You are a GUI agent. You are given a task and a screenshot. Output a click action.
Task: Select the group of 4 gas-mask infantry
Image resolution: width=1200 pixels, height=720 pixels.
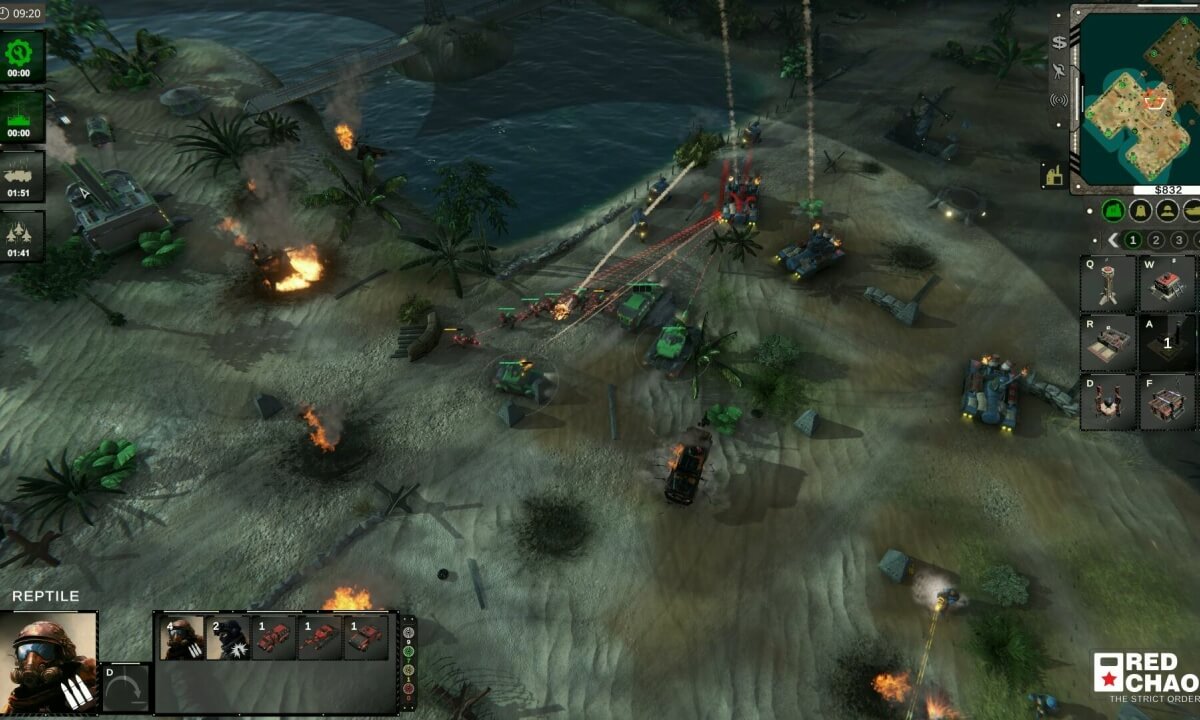tap(182, 638)
